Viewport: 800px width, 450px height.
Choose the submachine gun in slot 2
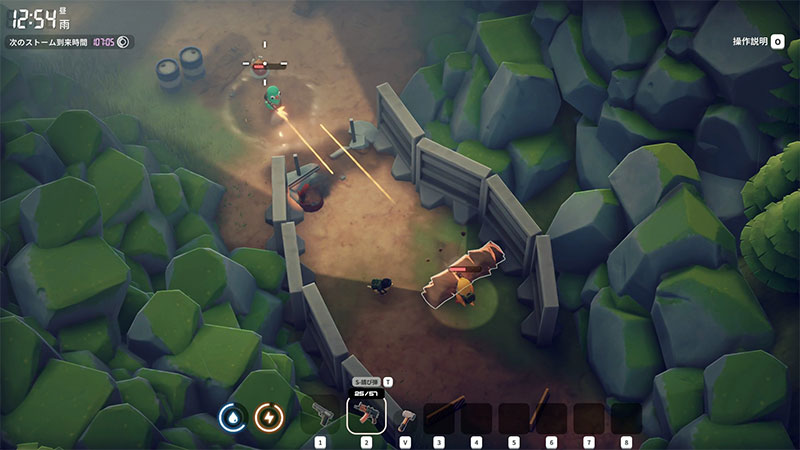(366, 414)
